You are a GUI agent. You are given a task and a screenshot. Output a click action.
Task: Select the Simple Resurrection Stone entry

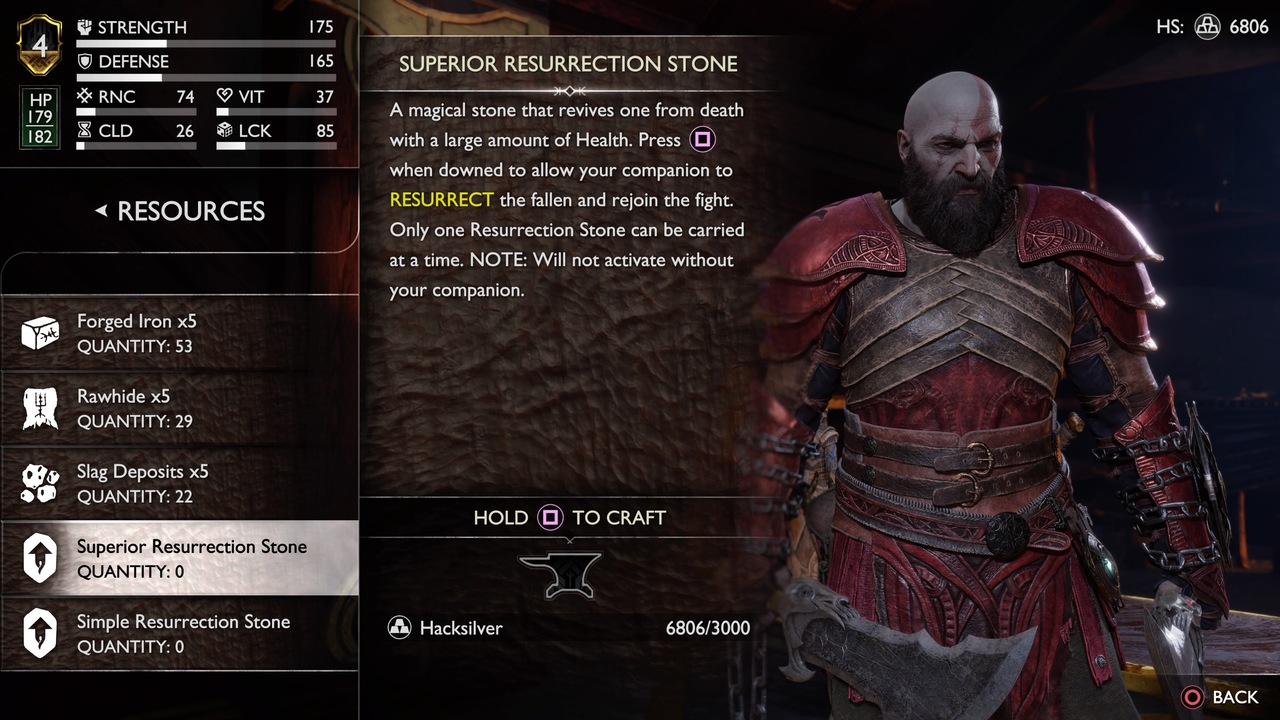point(180,633)
